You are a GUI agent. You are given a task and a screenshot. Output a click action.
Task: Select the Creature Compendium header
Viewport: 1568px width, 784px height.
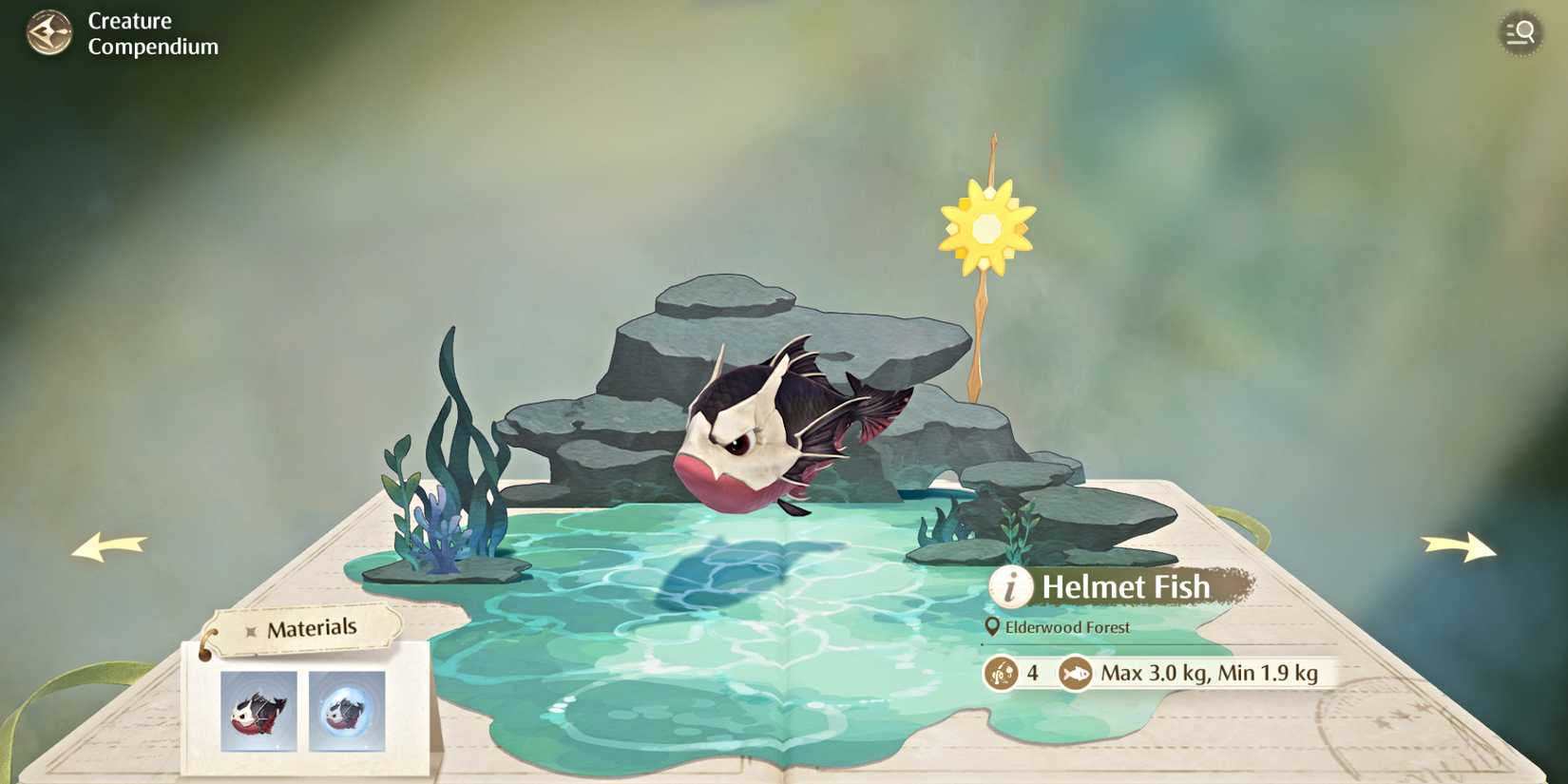(x=152, y=32)
